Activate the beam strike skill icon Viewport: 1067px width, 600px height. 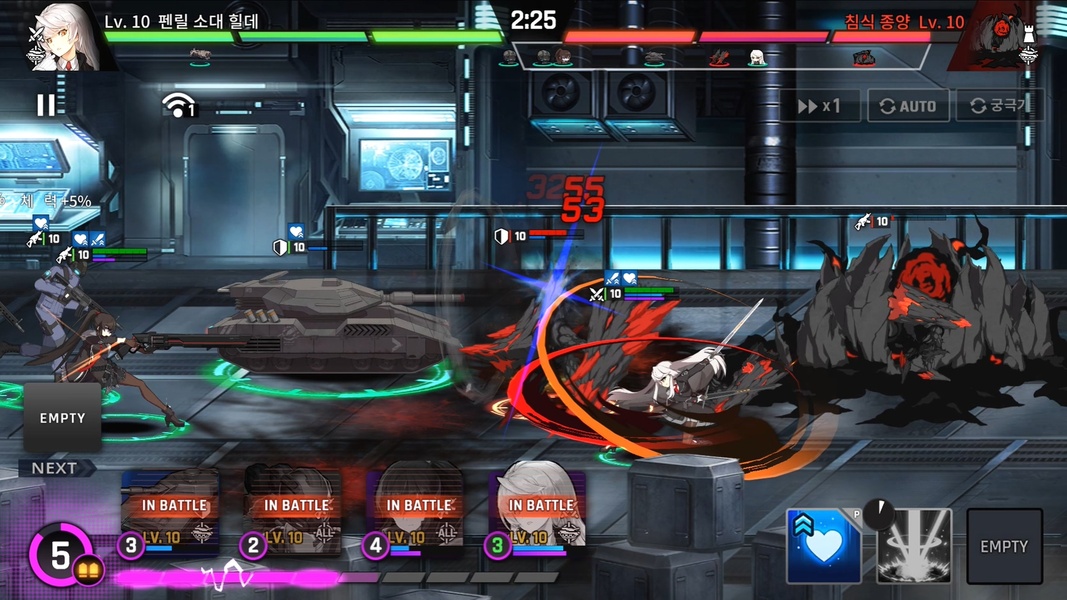(x=913, y=546)
